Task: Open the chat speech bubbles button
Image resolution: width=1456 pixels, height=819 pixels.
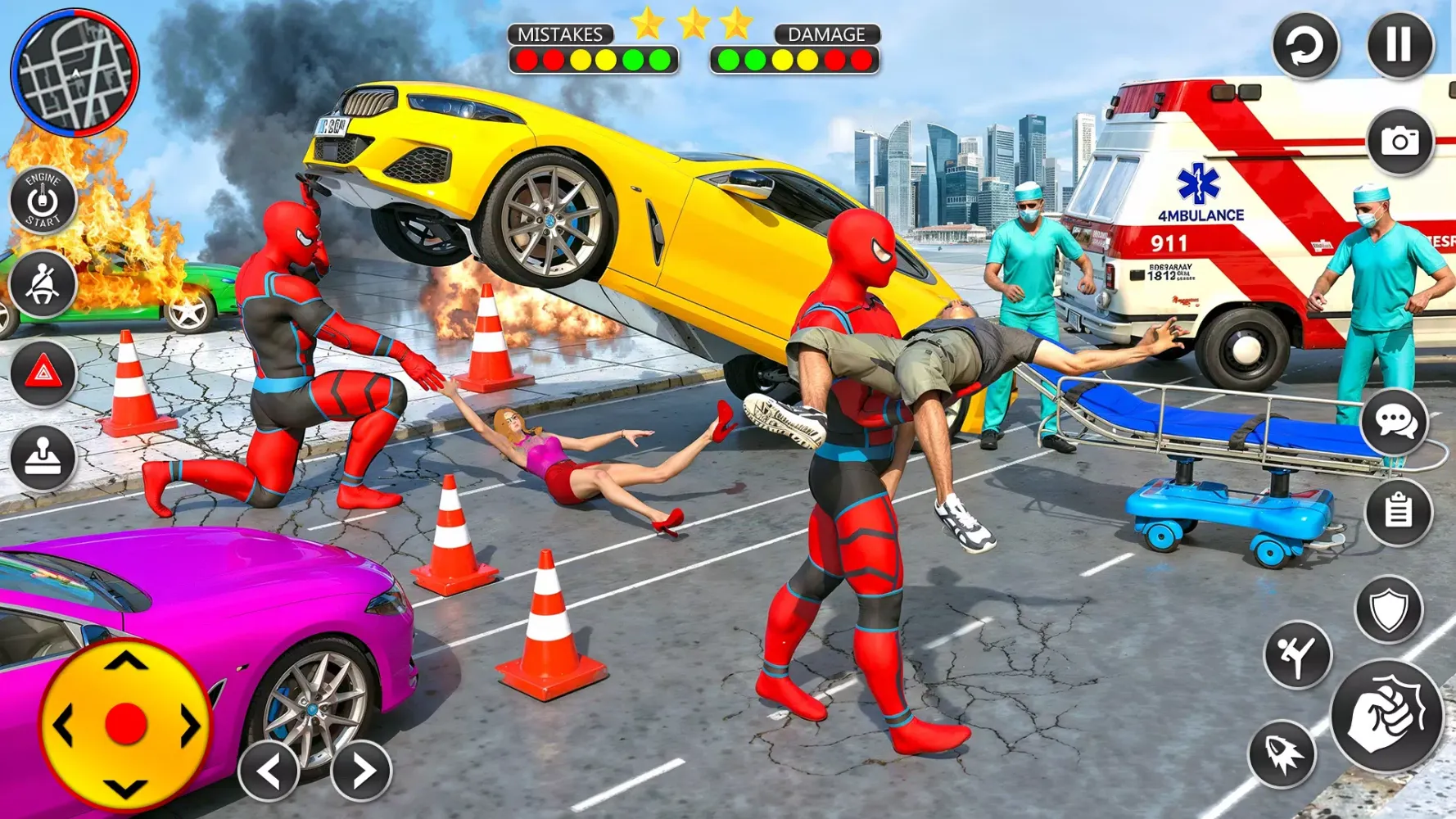Action: pos(1395,423)
